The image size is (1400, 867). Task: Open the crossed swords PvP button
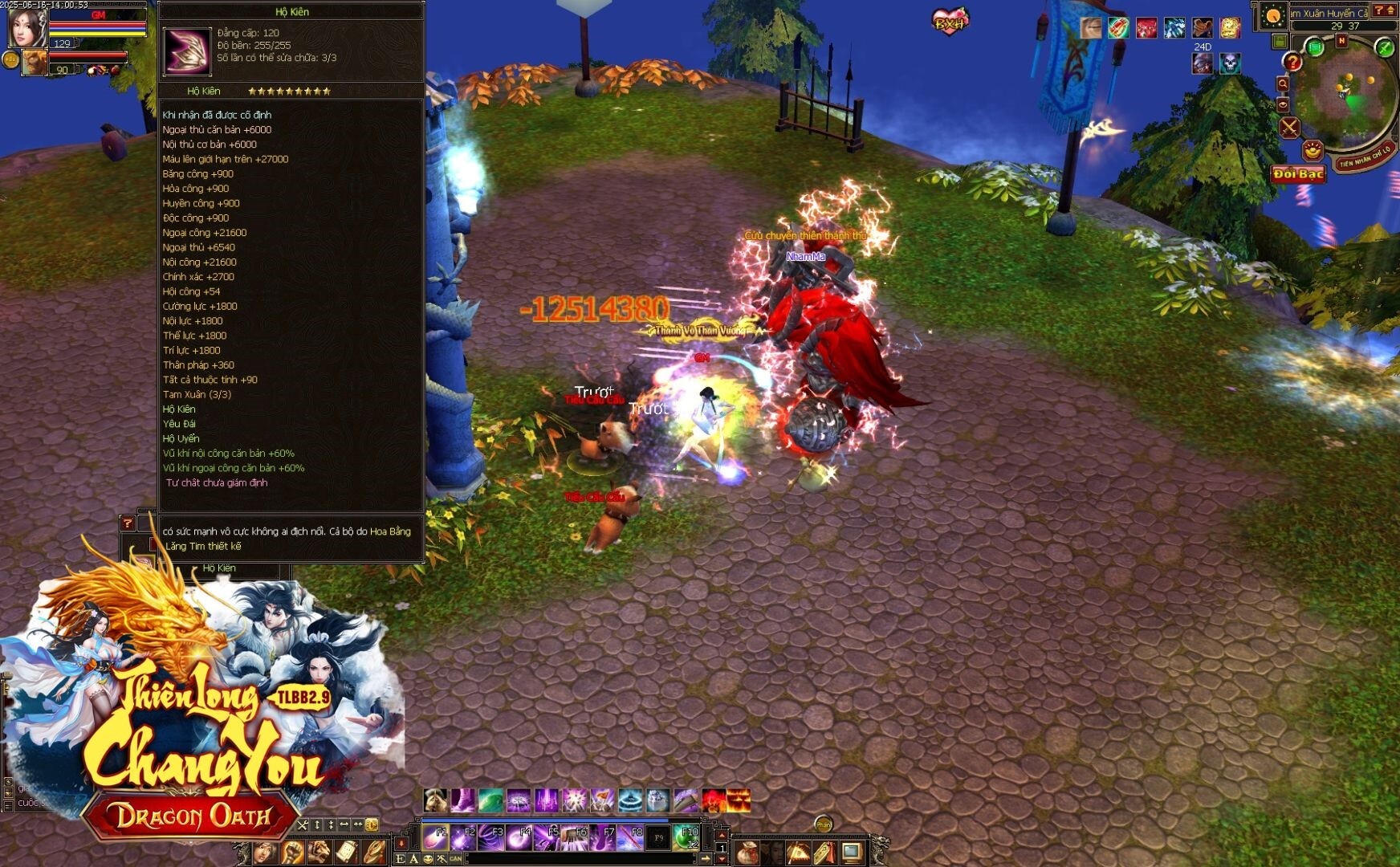(x=1289, y=128)
